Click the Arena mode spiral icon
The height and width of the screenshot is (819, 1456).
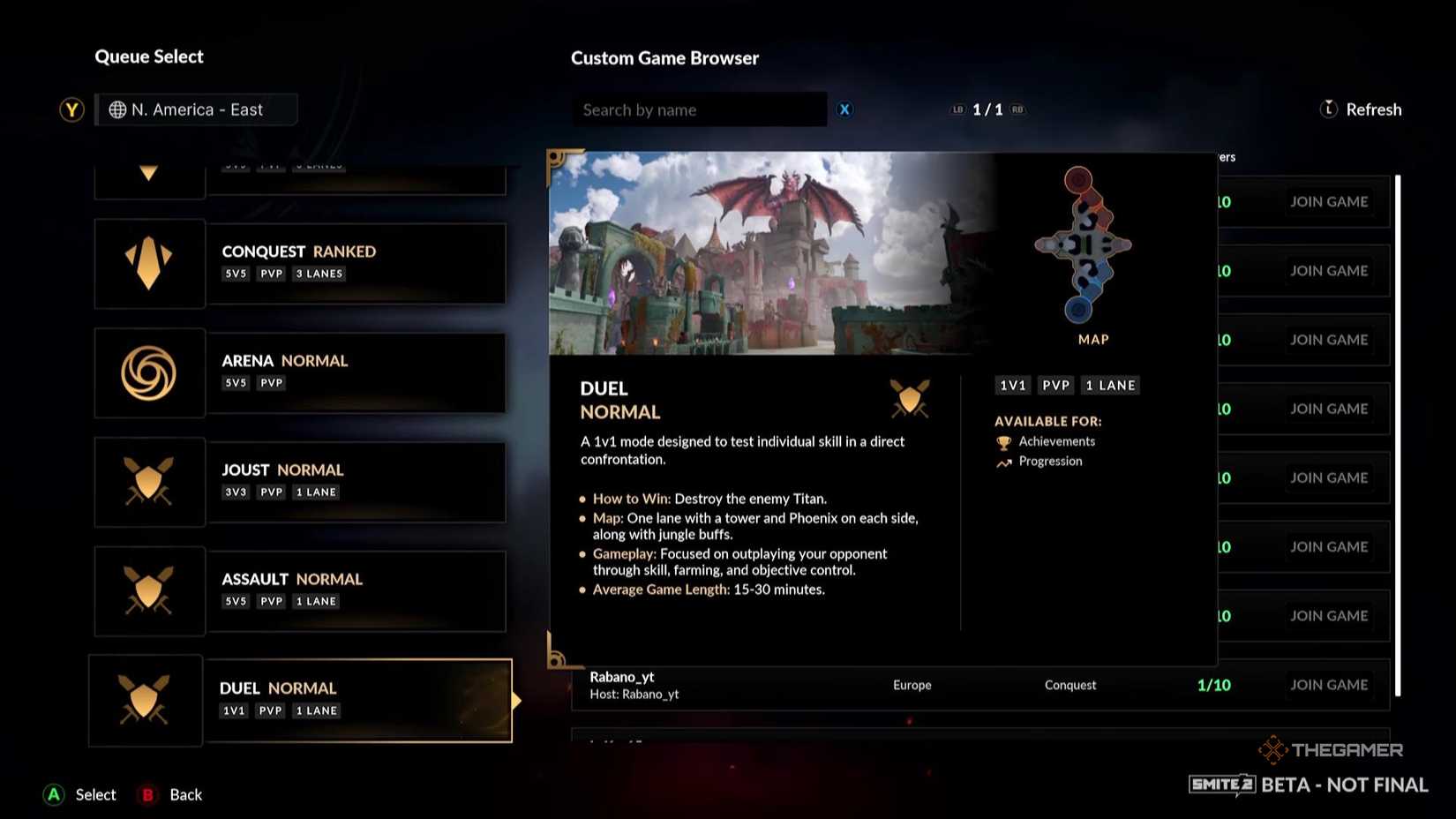pyautogui.click(x=149, y=372)
